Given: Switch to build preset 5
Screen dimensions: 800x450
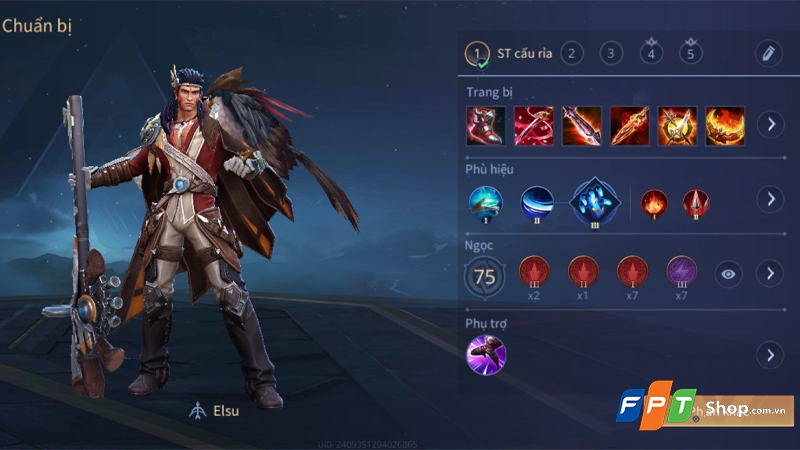Looking at the screenshot, I should pos(691,54).
